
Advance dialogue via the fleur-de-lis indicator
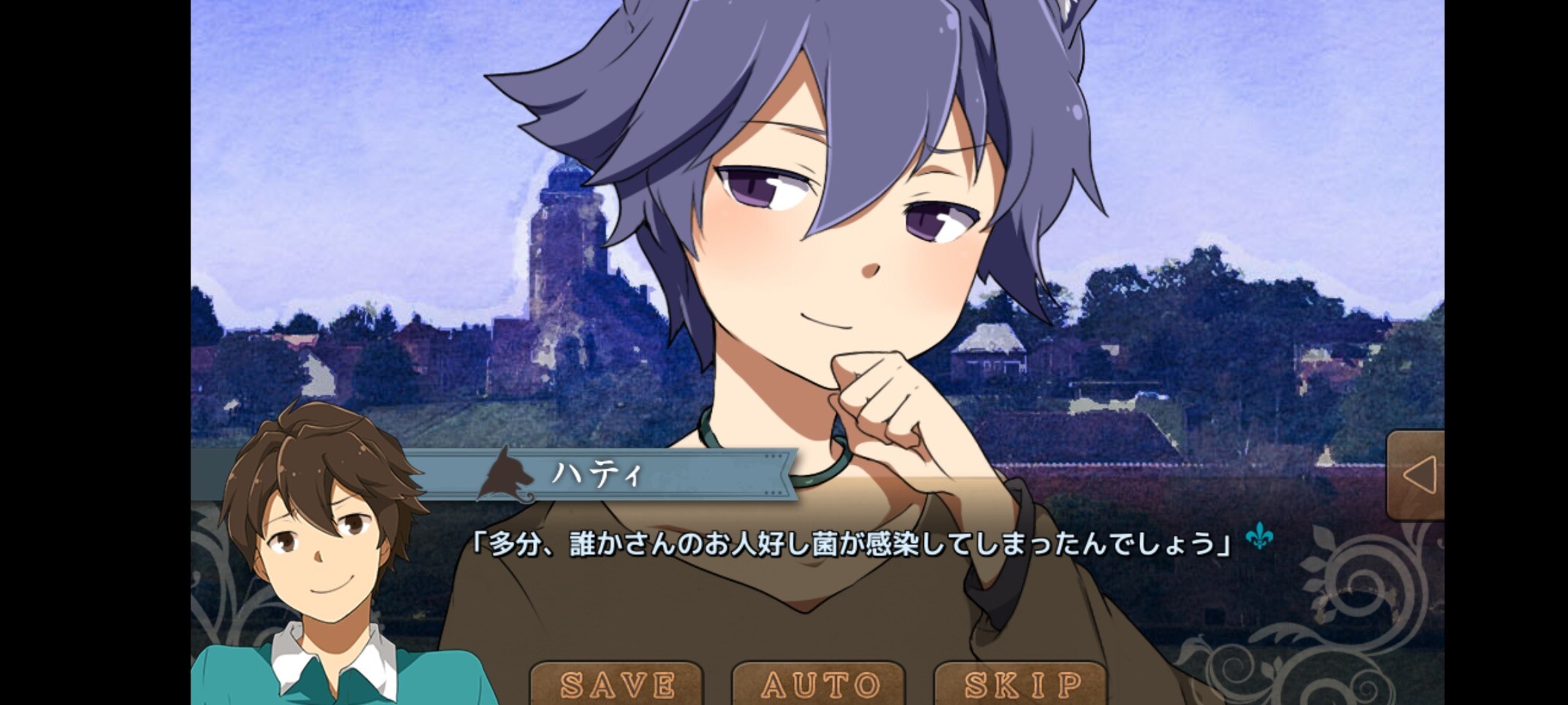coord(1259,537)
